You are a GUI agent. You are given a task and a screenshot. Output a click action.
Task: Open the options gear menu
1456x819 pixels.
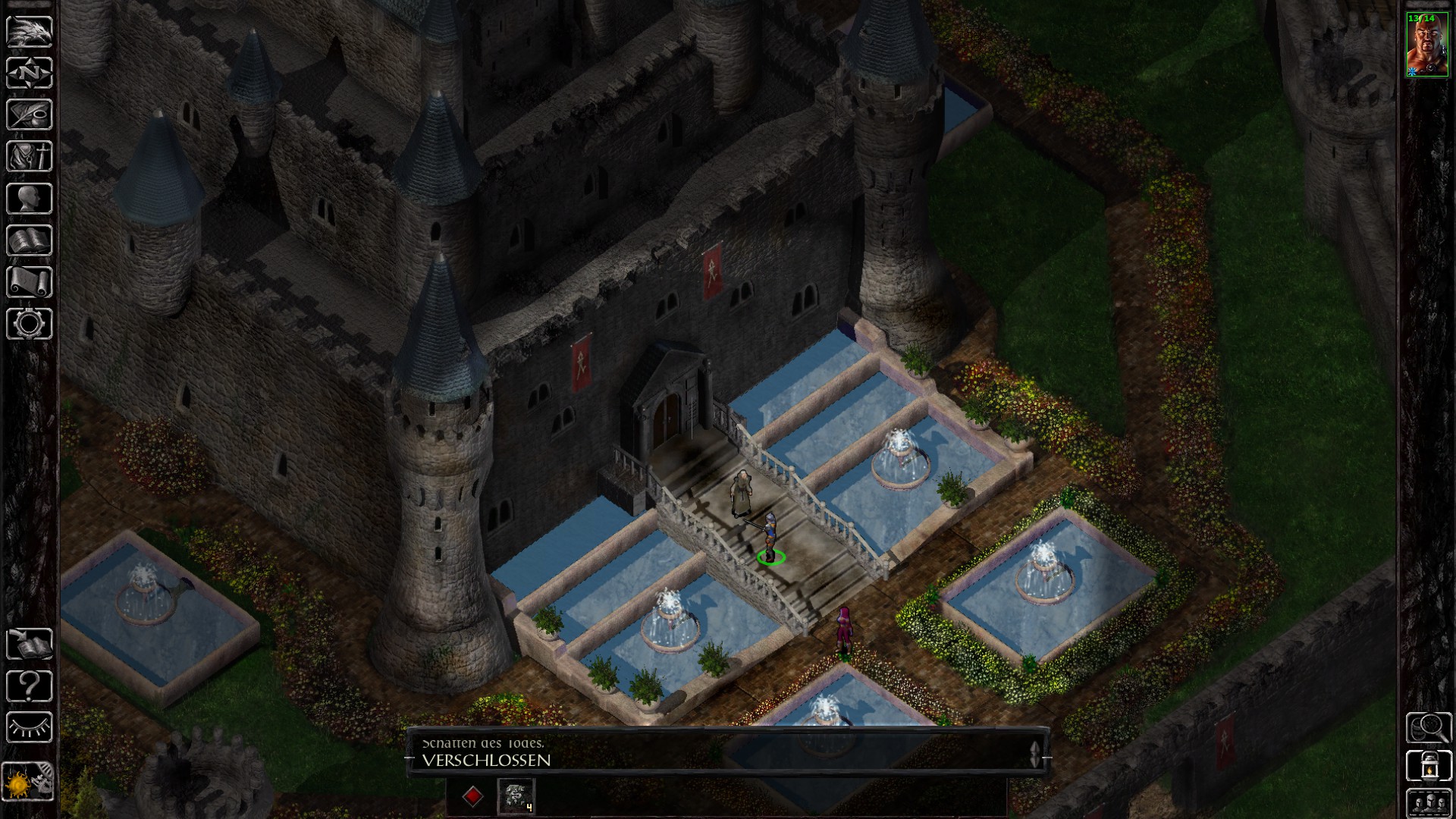30,324
